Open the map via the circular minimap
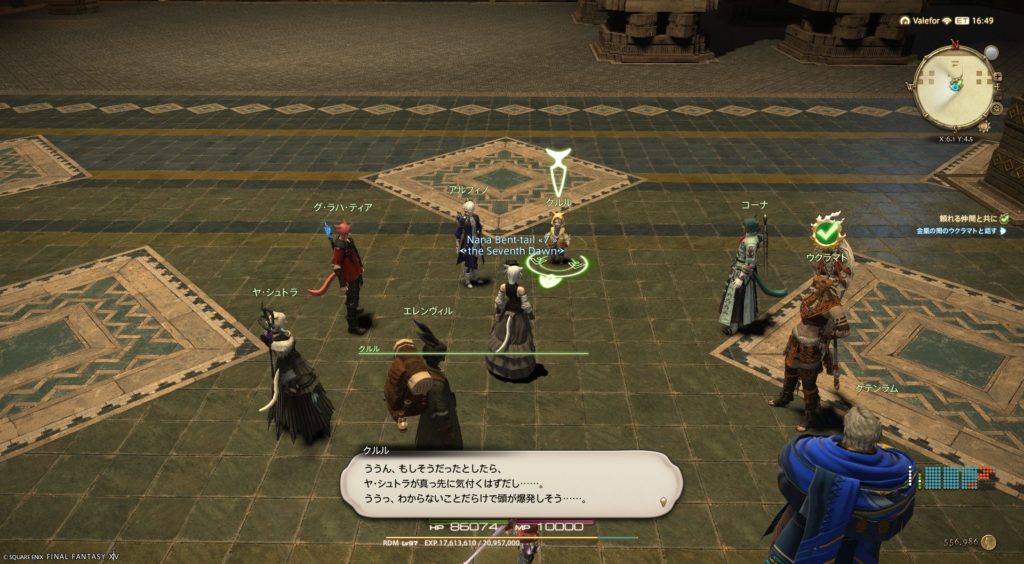1024x564 pixels. (x=953, y=87)
